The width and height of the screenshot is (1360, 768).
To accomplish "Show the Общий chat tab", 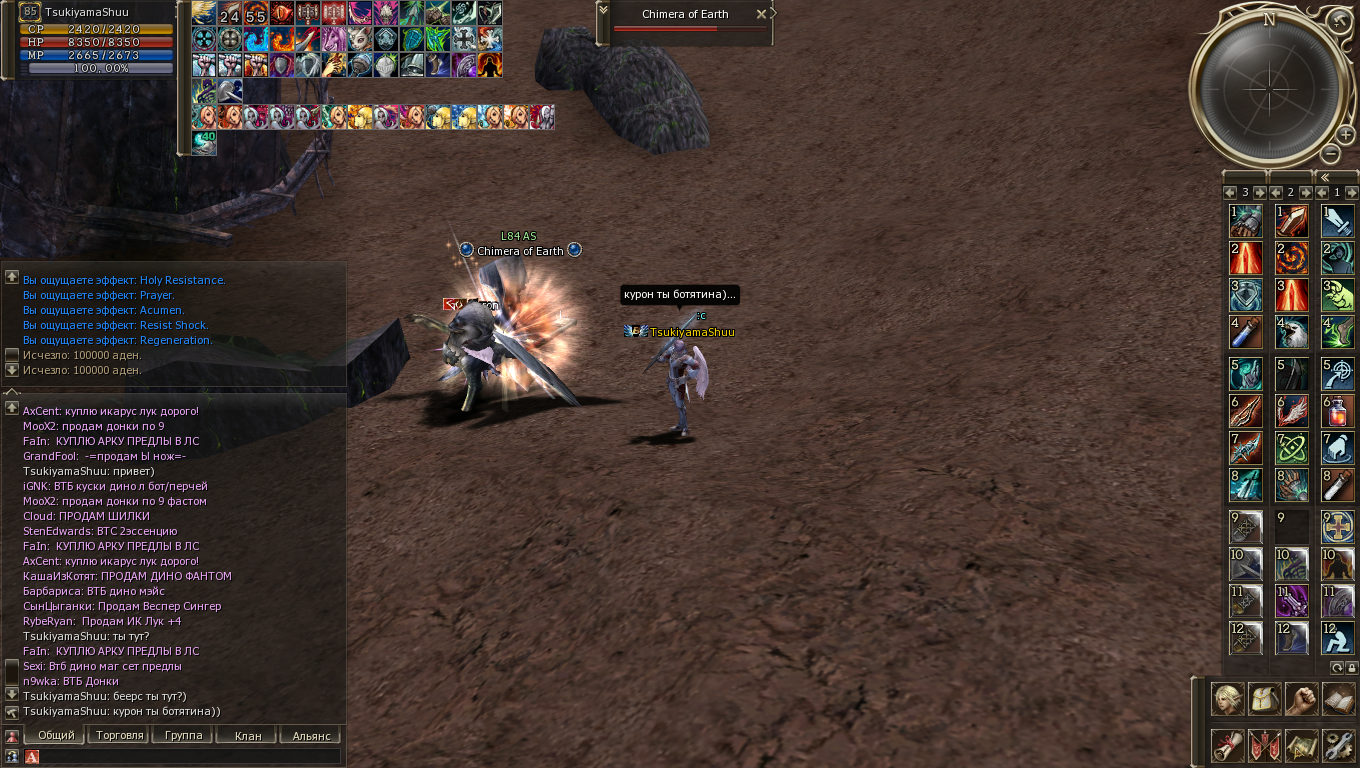I will click(x=56, y=735).
